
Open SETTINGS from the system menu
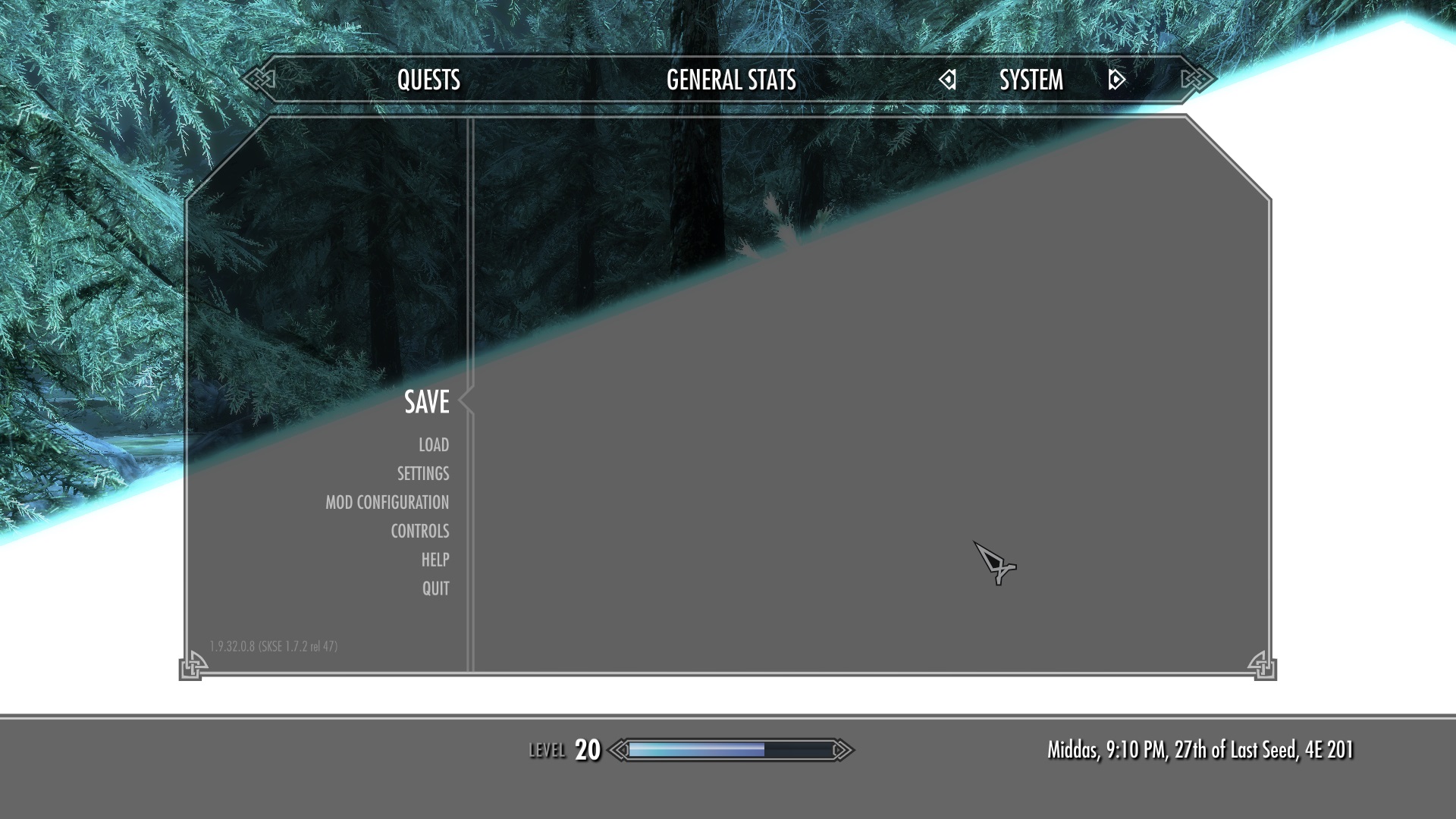[422, 474]
